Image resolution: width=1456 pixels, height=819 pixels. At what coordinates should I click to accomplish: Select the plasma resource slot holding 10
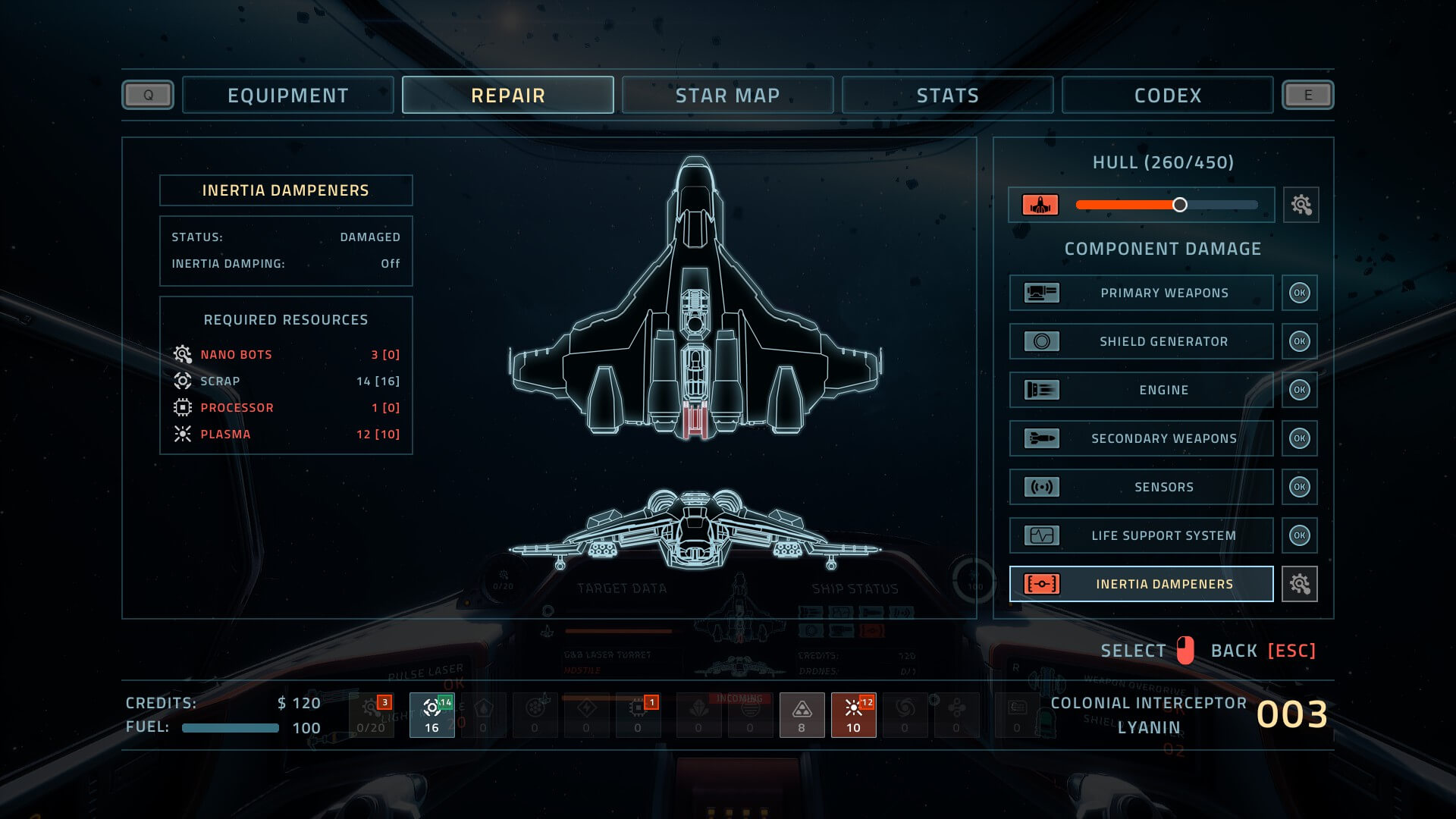point(853,715)
